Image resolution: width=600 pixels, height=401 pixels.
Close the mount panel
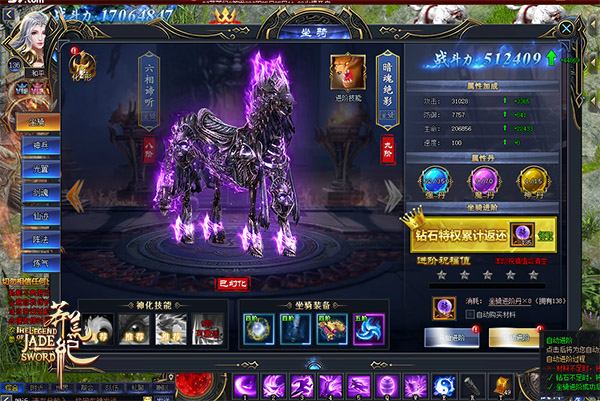click(567, 31)
